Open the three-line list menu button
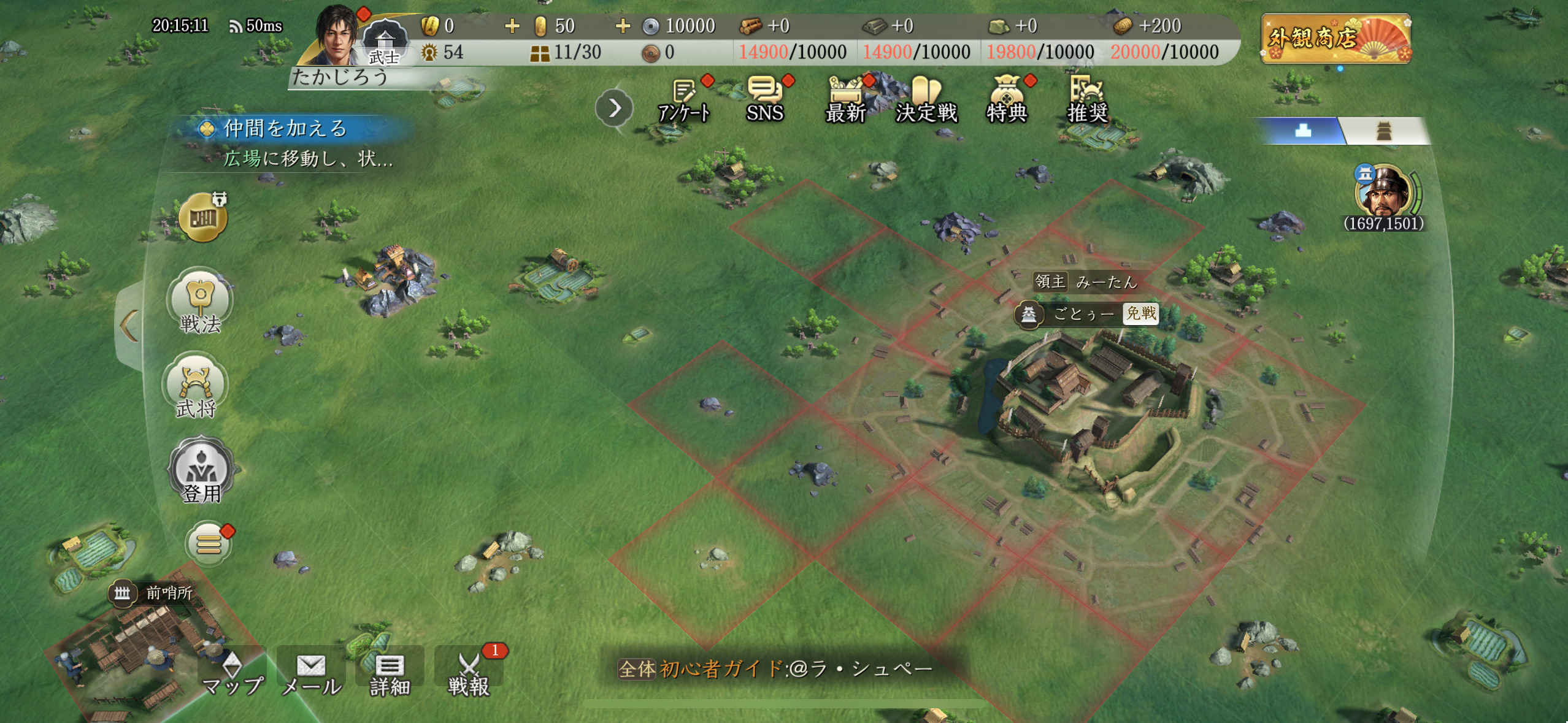Viewport: 1568px width, 723px height. tap(209, 543)
